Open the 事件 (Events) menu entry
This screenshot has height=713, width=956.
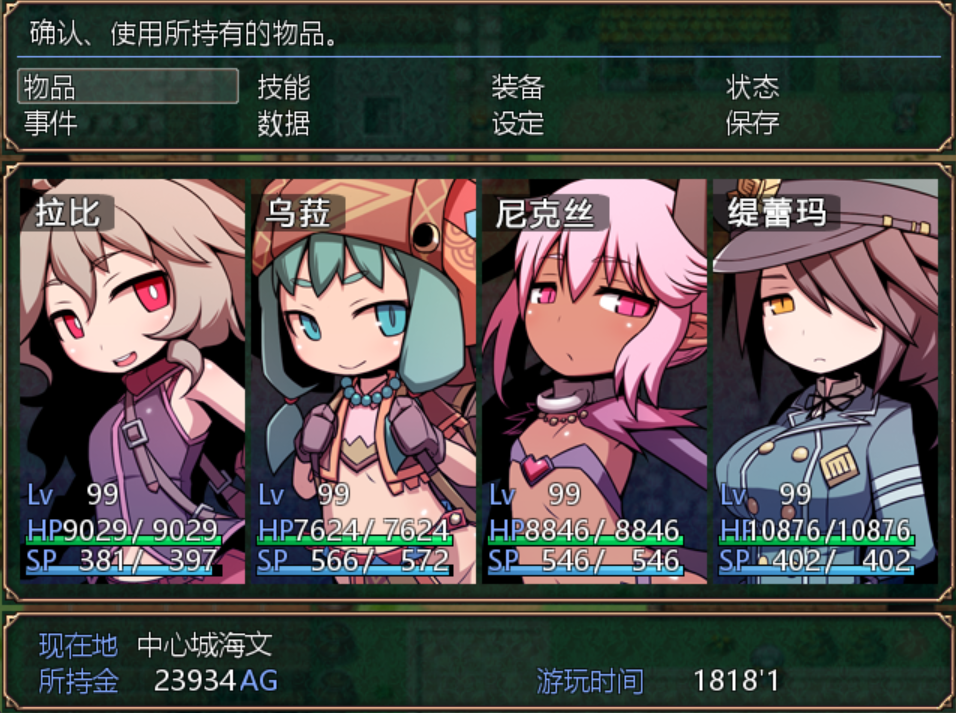coord(50,124)
